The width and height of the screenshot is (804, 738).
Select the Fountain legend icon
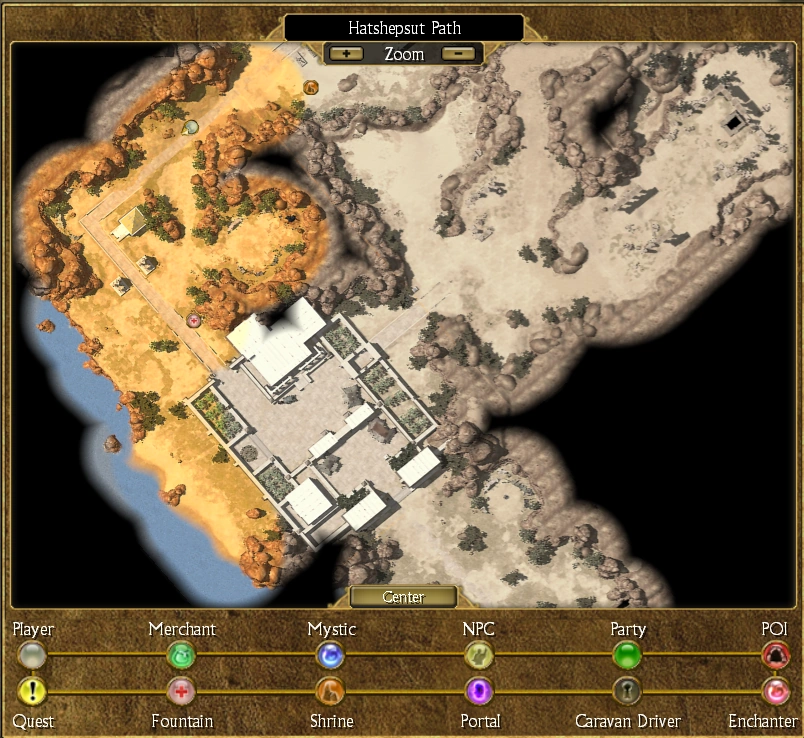[x=181, y=690]
